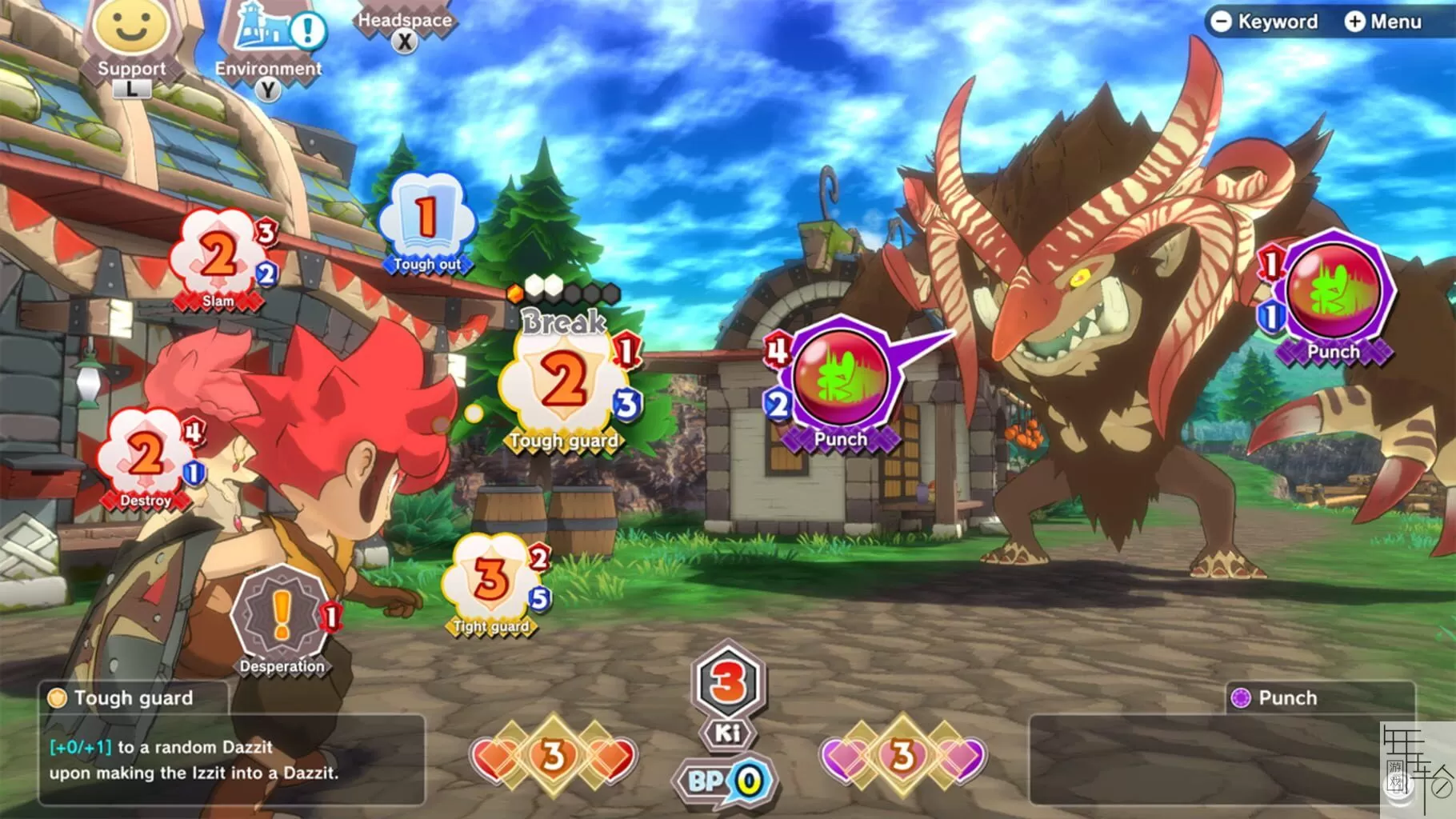Screen dimensions: 1456x819
Task: Open the Environment info icon
Action: [x=270, y=36]
